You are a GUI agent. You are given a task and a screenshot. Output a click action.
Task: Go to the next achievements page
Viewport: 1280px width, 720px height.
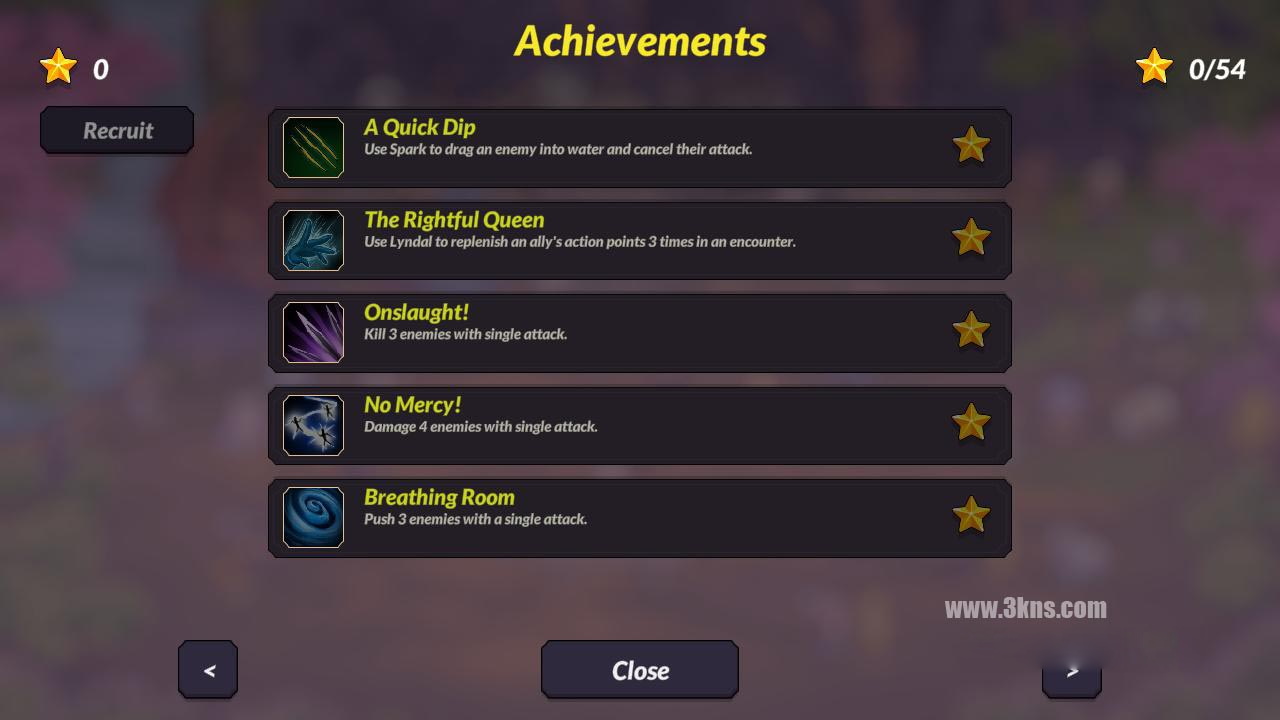[1071, 671]
